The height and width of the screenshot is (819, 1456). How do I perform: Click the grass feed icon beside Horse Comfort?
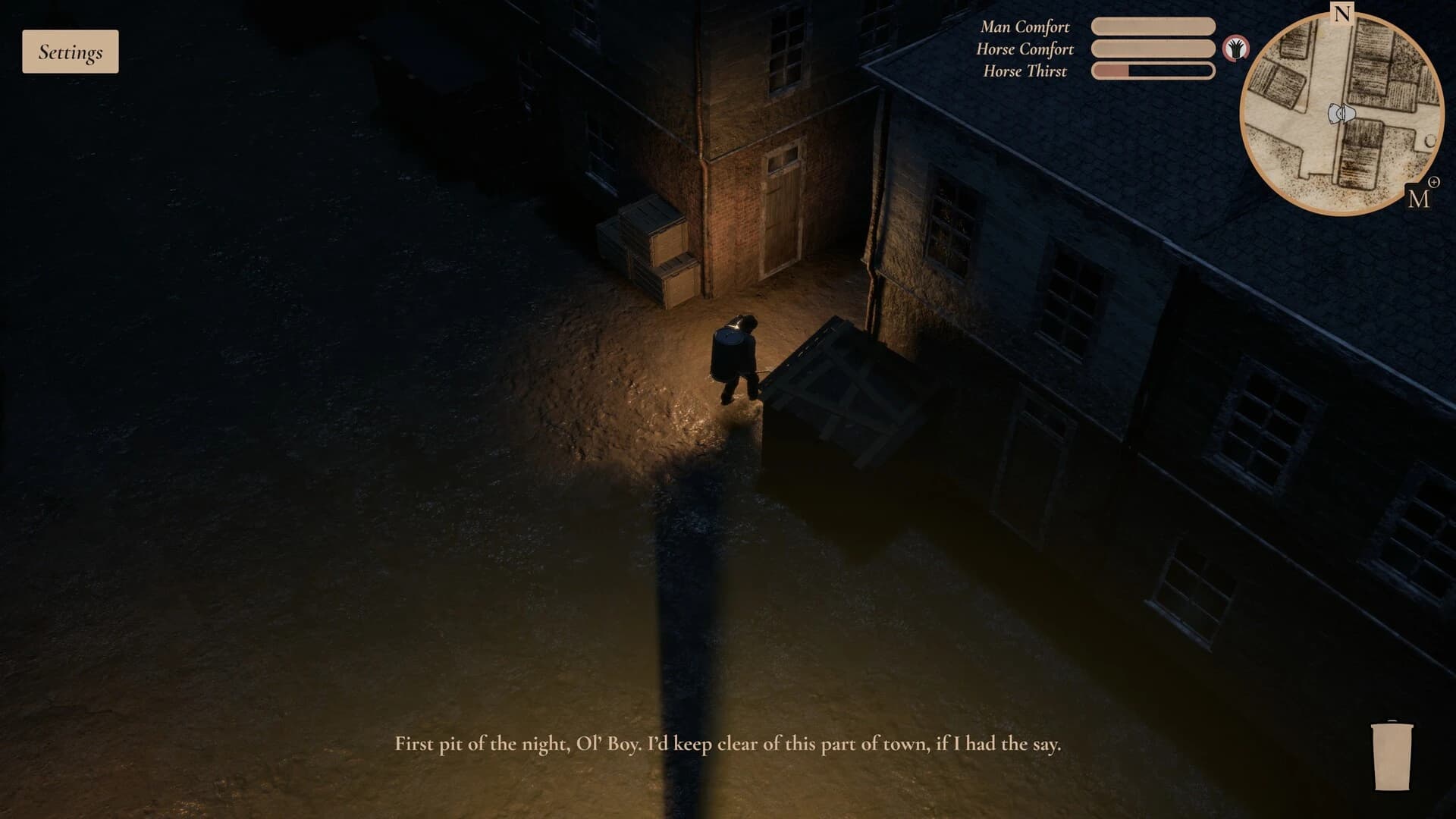1236,49
